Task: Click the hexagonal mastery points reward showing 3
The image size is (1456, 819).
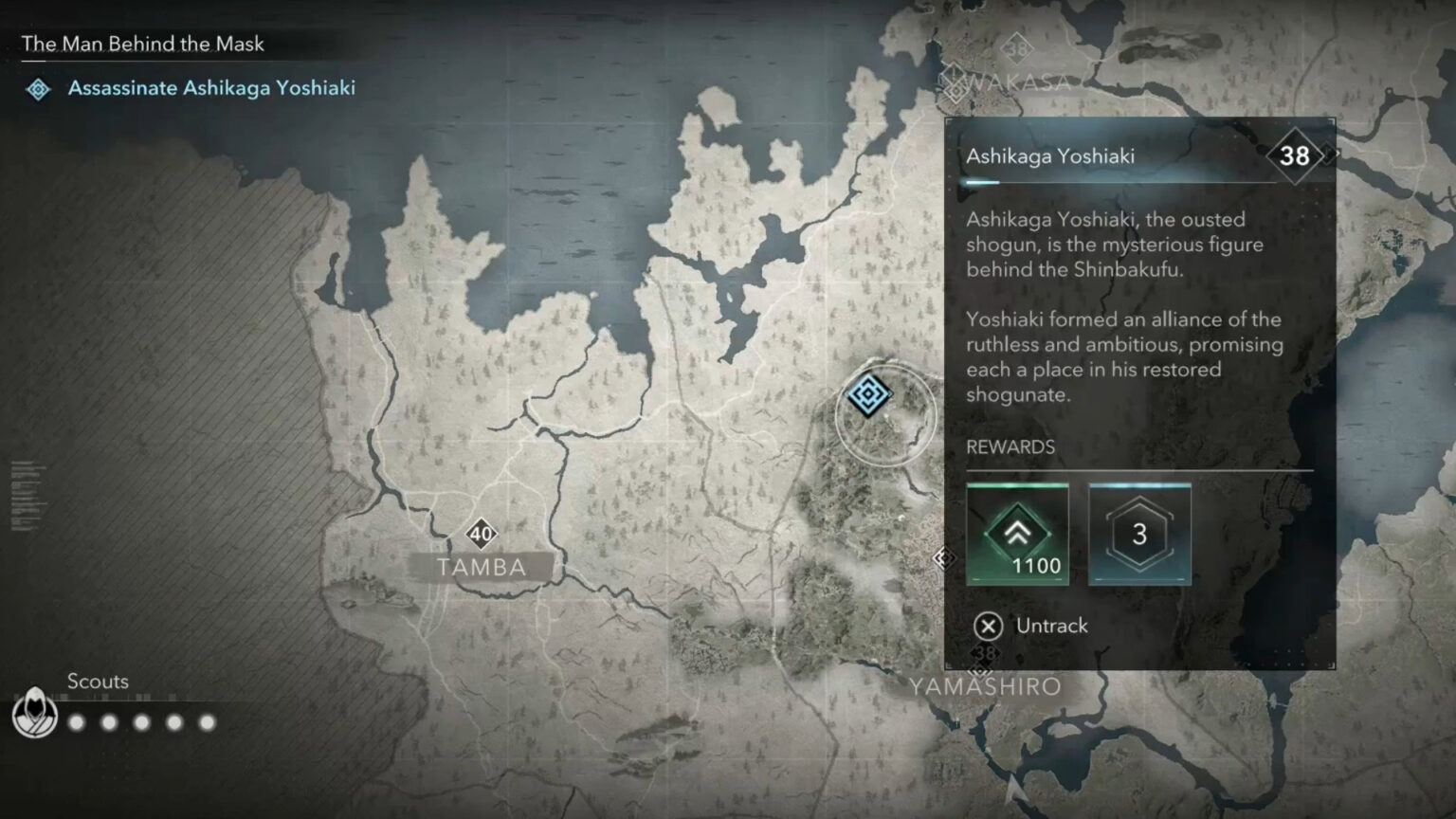Action: click(1138, 533)
